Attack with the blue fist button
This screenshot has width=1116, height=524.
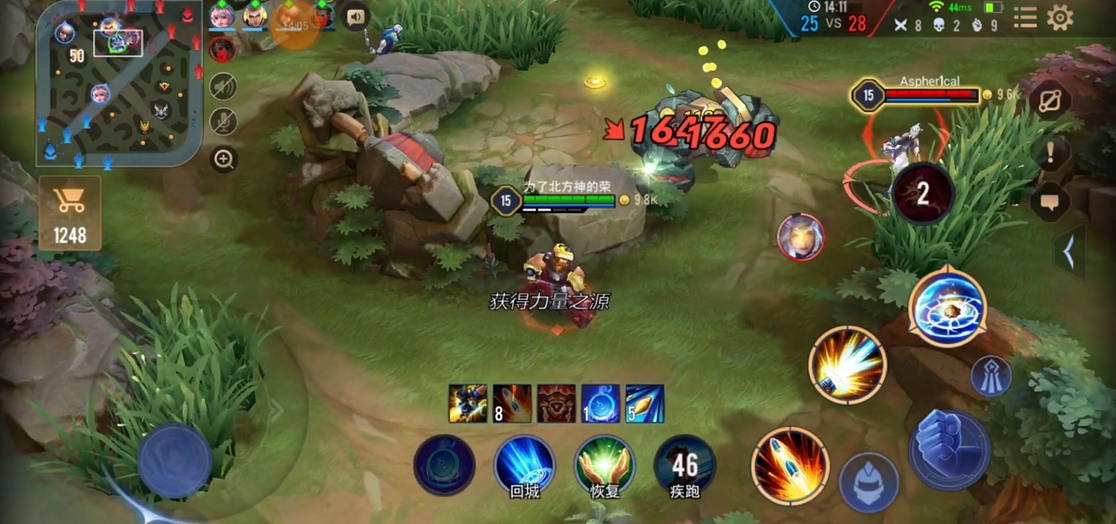(x=949, y=449)
